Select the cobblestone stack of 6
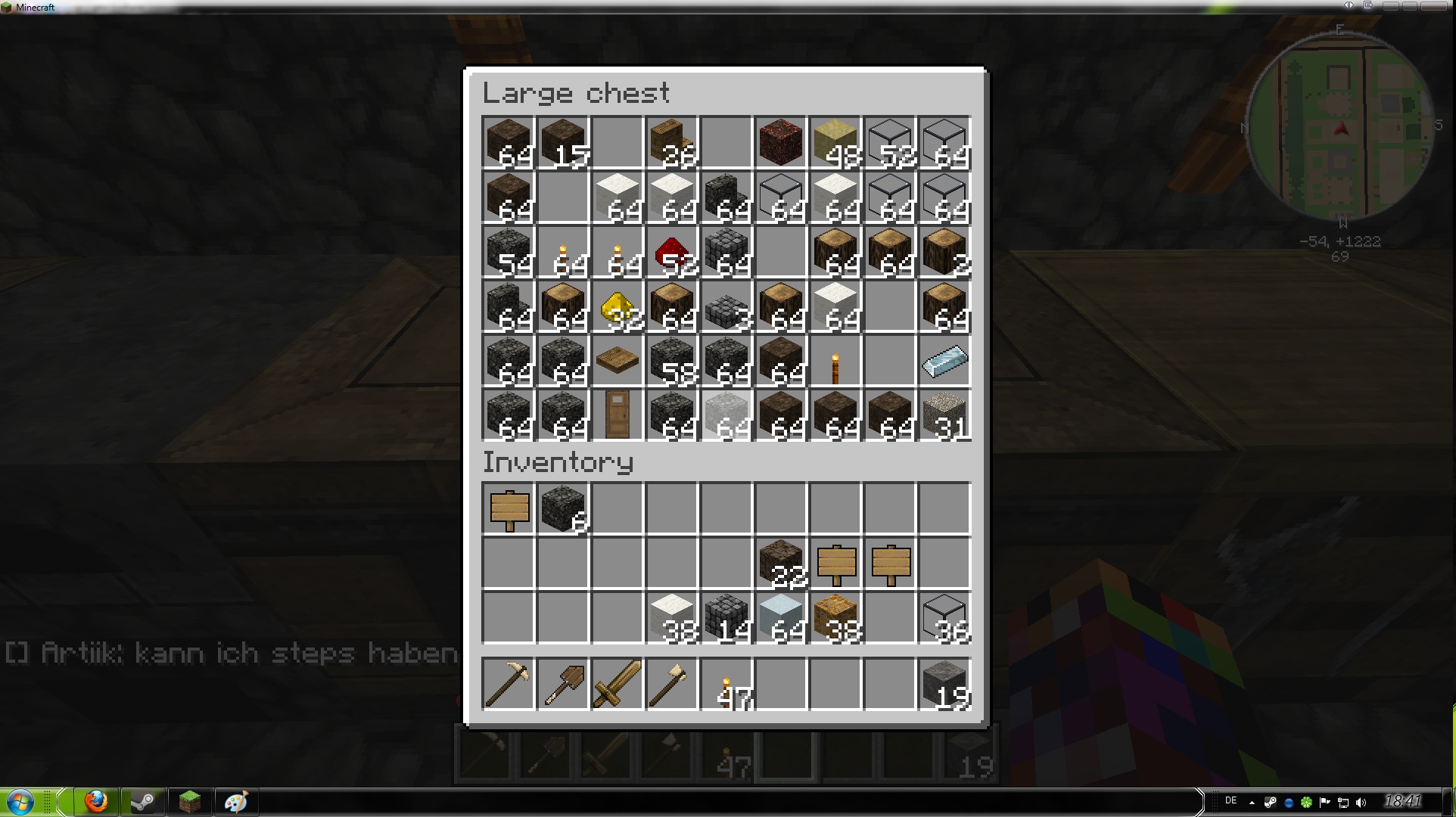 coord(563,508)
